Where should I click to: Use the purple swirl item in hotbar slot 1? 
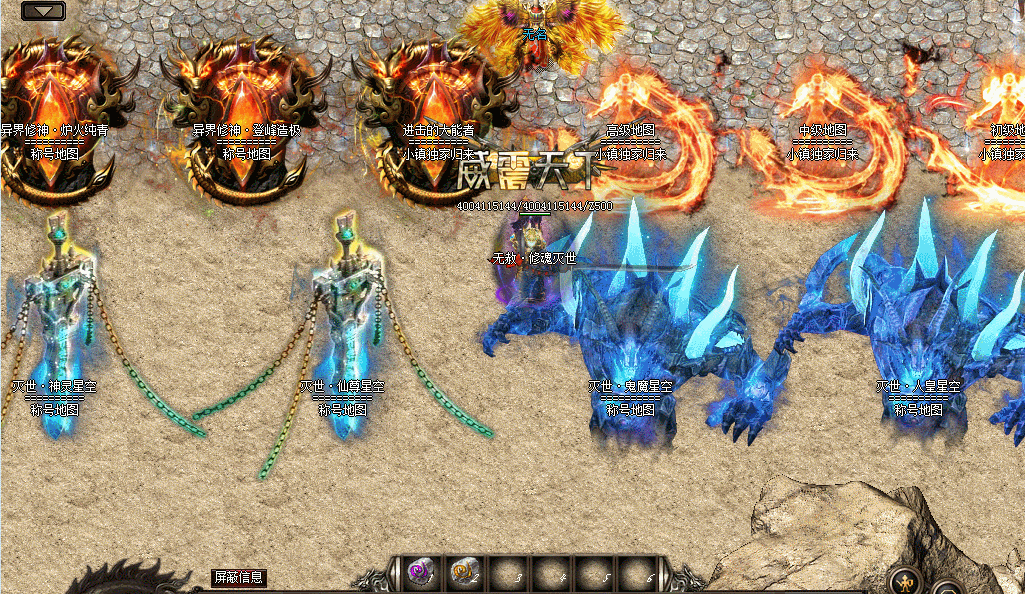(419, 573)
